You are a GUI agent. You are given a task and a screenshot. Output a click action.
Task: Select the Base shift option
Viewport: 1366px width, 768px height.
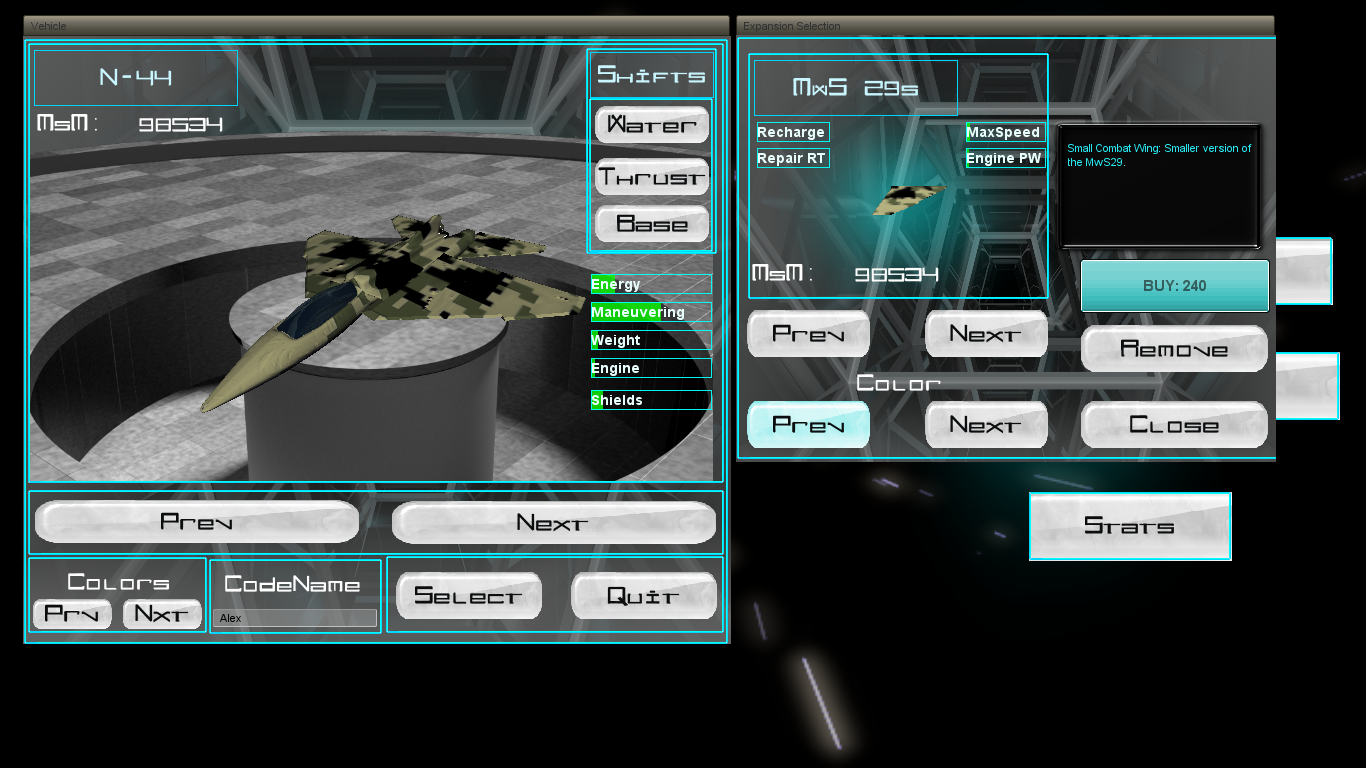click(651, 224)
